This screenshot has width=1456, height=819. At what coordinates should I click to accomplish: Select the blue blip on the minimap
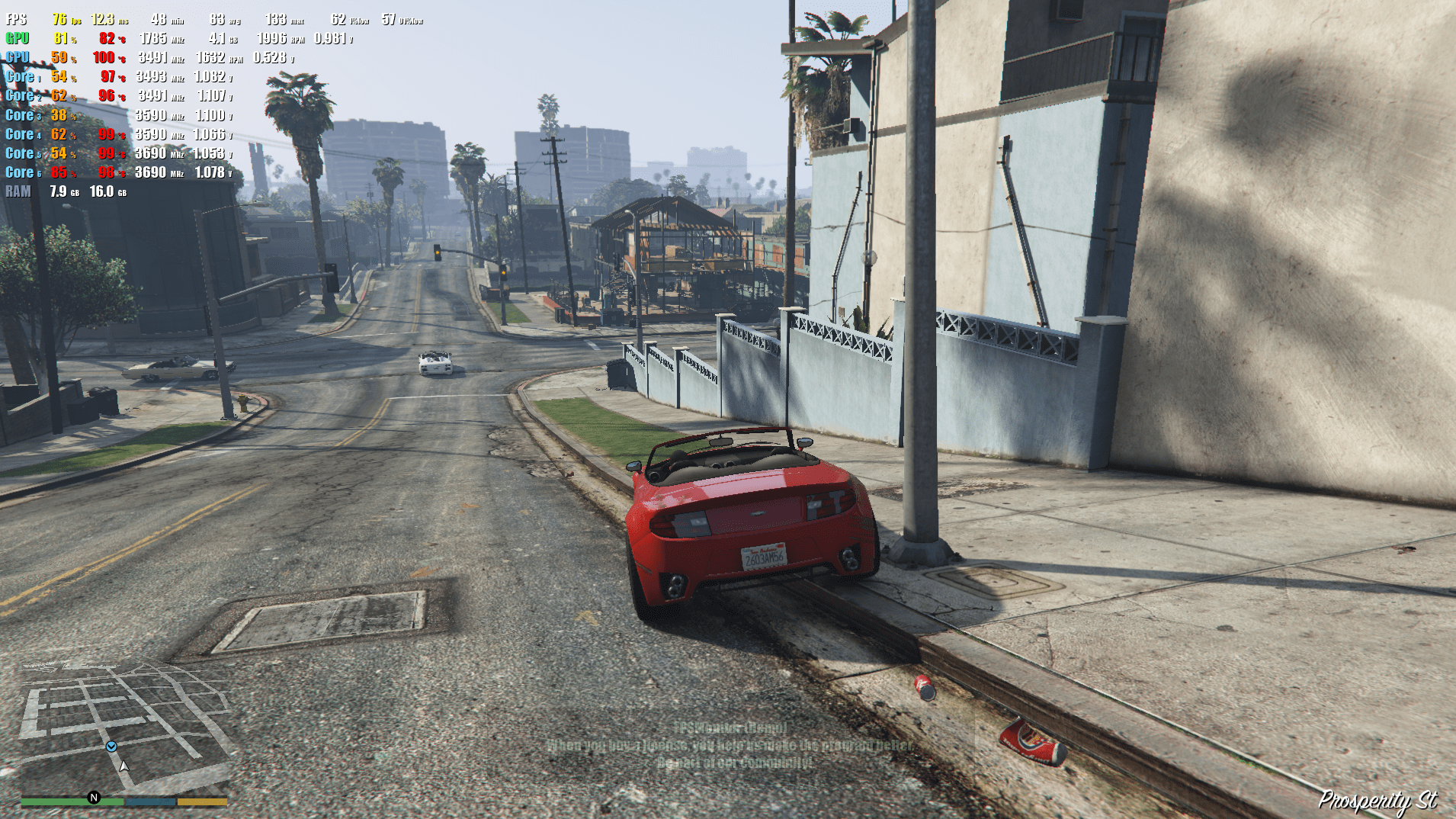(x=111, y=747)
